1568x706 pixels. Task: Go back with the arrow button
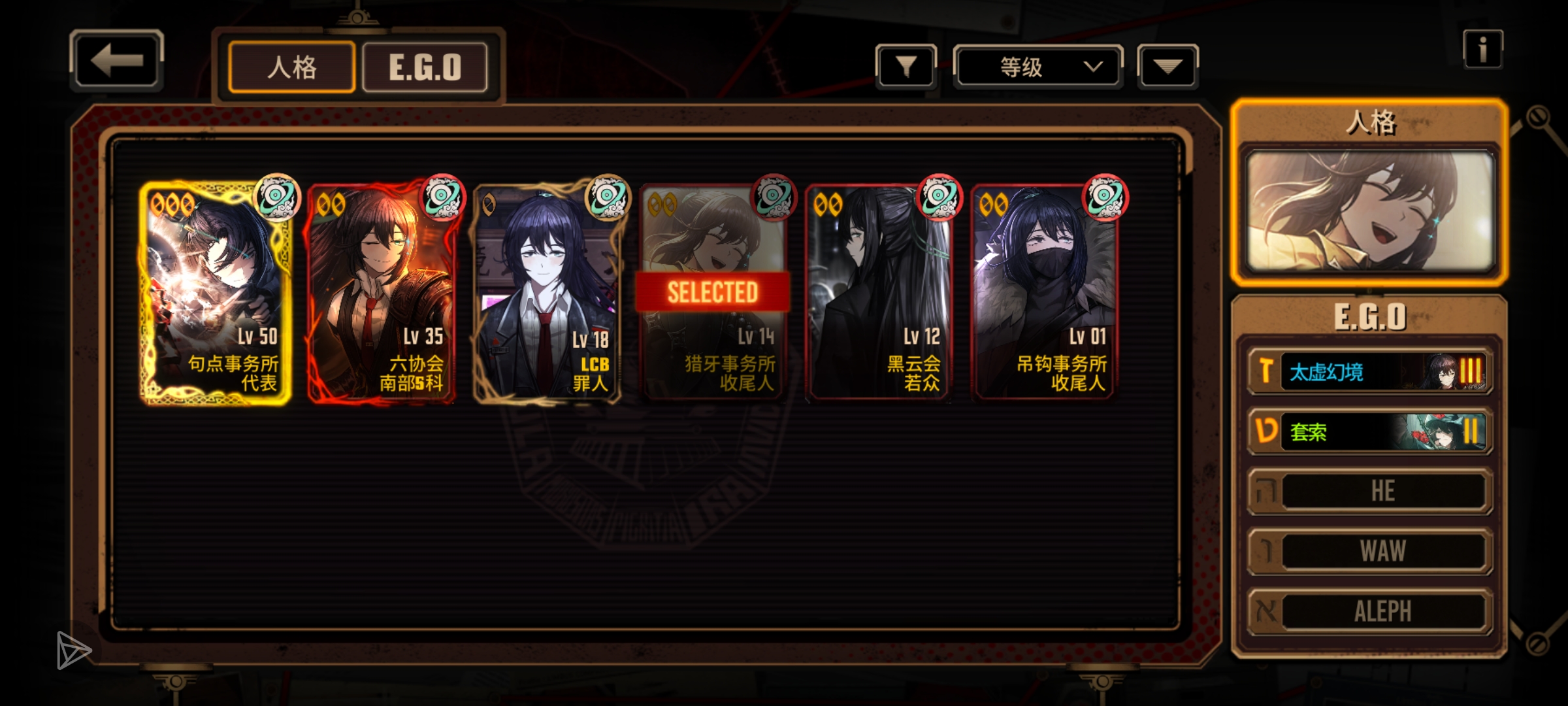point(116,60)
